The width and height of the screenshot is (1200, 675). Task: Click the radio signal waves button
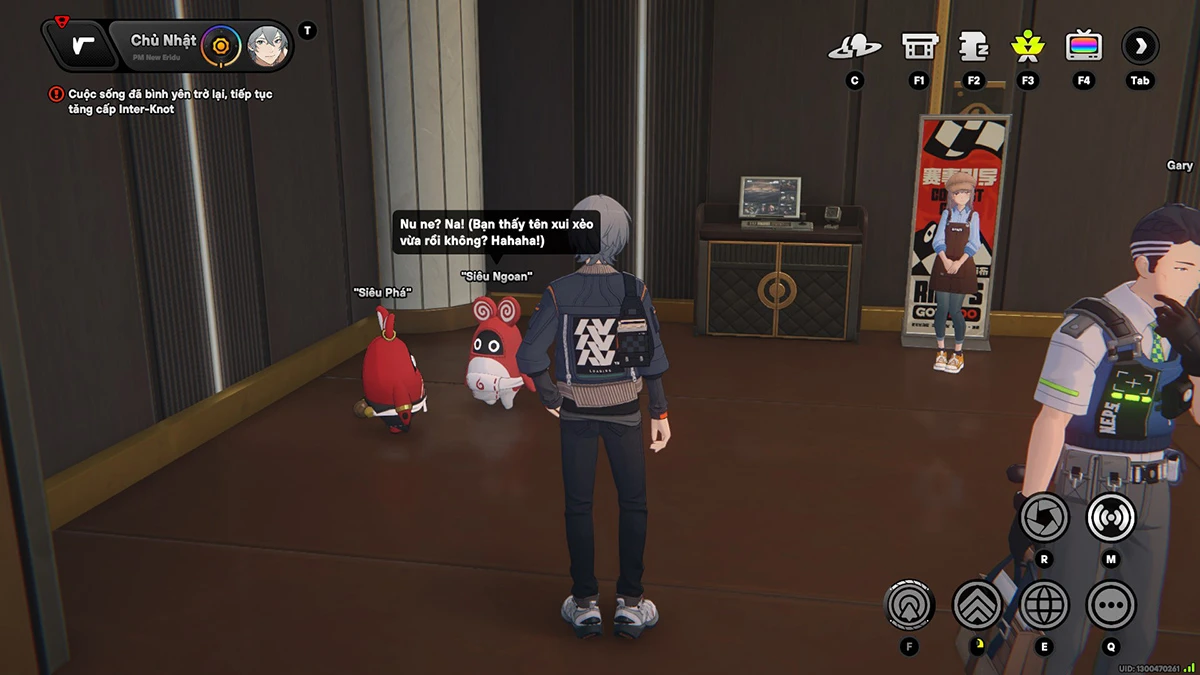[1110, 517]
